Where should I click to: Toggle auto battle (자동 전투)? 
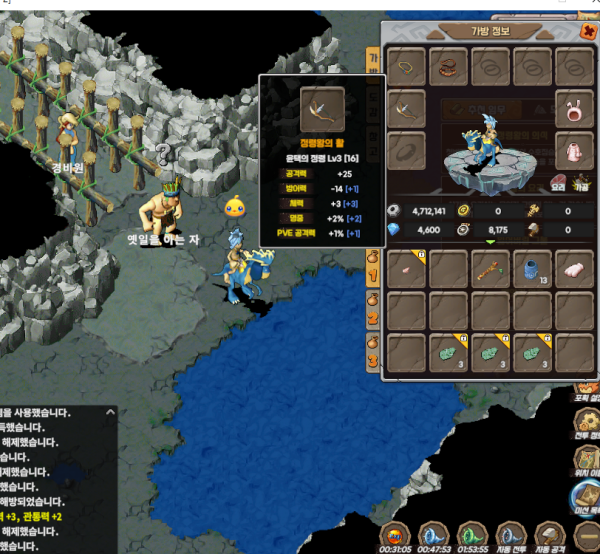[x=509, y=538]
